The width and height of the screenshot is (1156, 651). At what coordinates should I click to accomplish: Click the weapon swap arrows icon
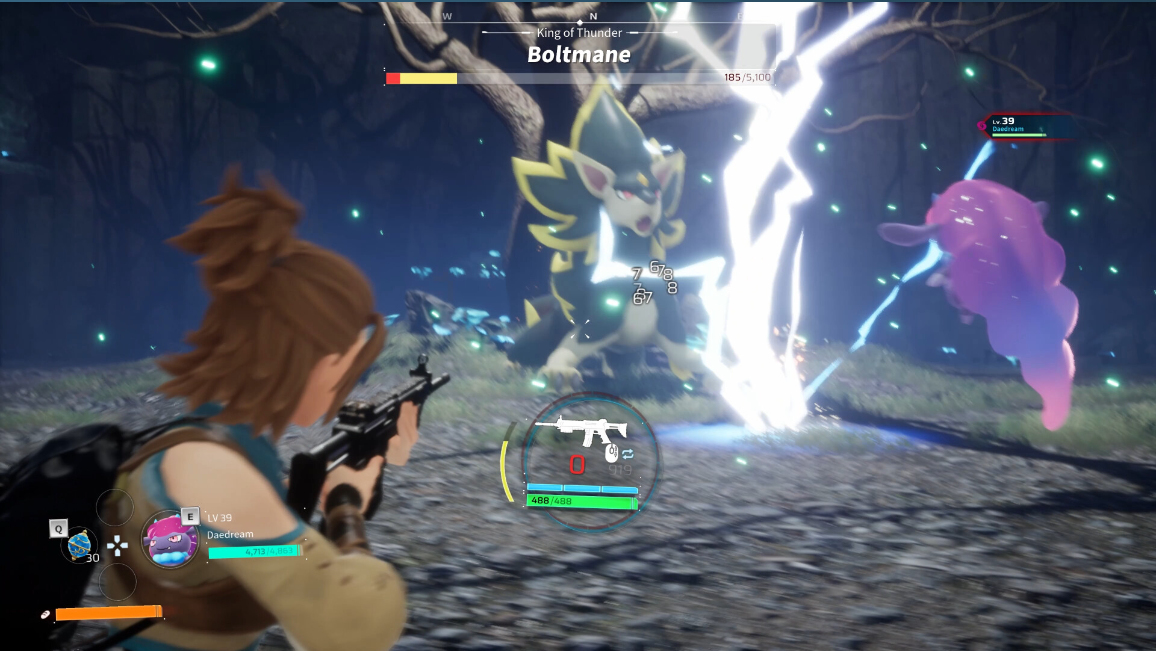click(x=628, y=453)
